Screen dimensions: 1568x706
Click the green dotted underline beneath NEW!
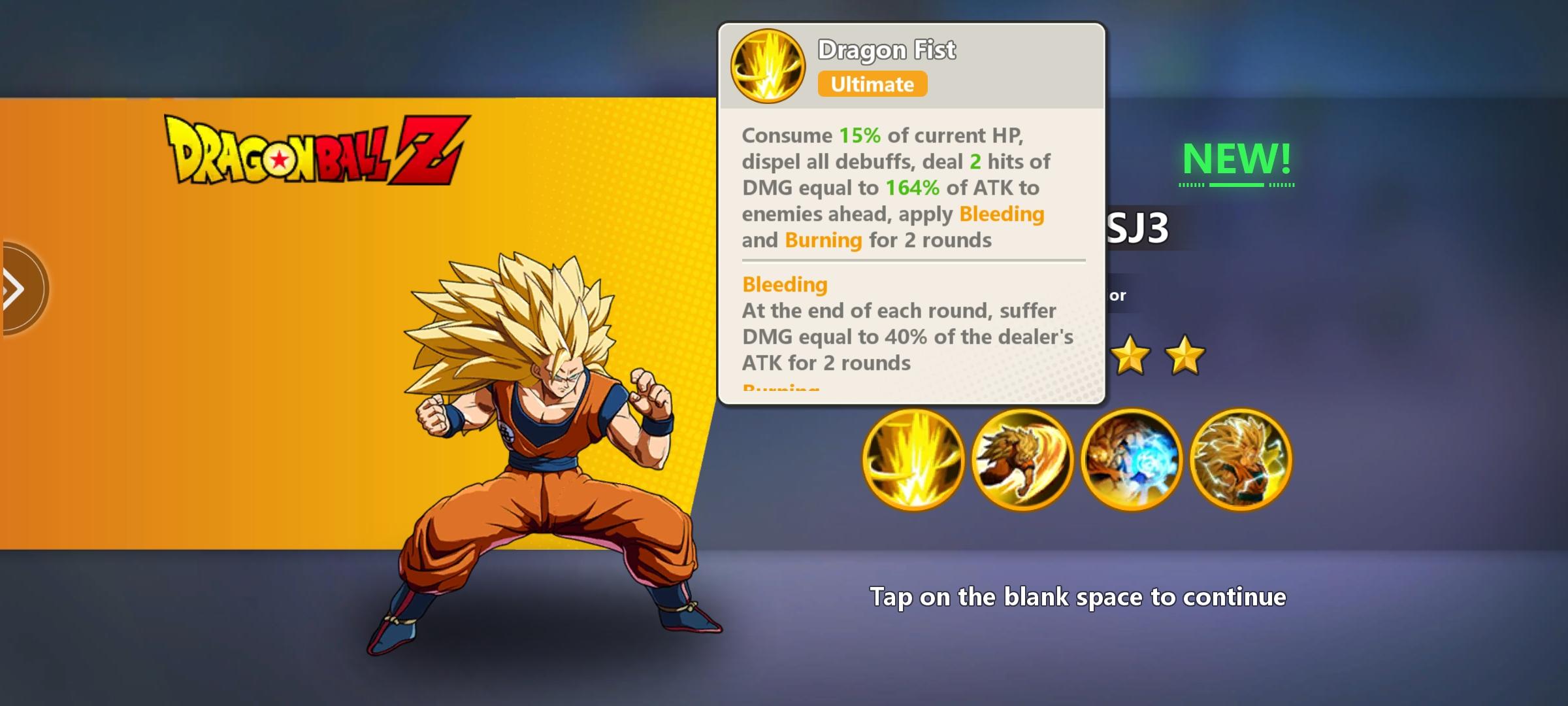pyautogui.click(x=1237, y=185)
